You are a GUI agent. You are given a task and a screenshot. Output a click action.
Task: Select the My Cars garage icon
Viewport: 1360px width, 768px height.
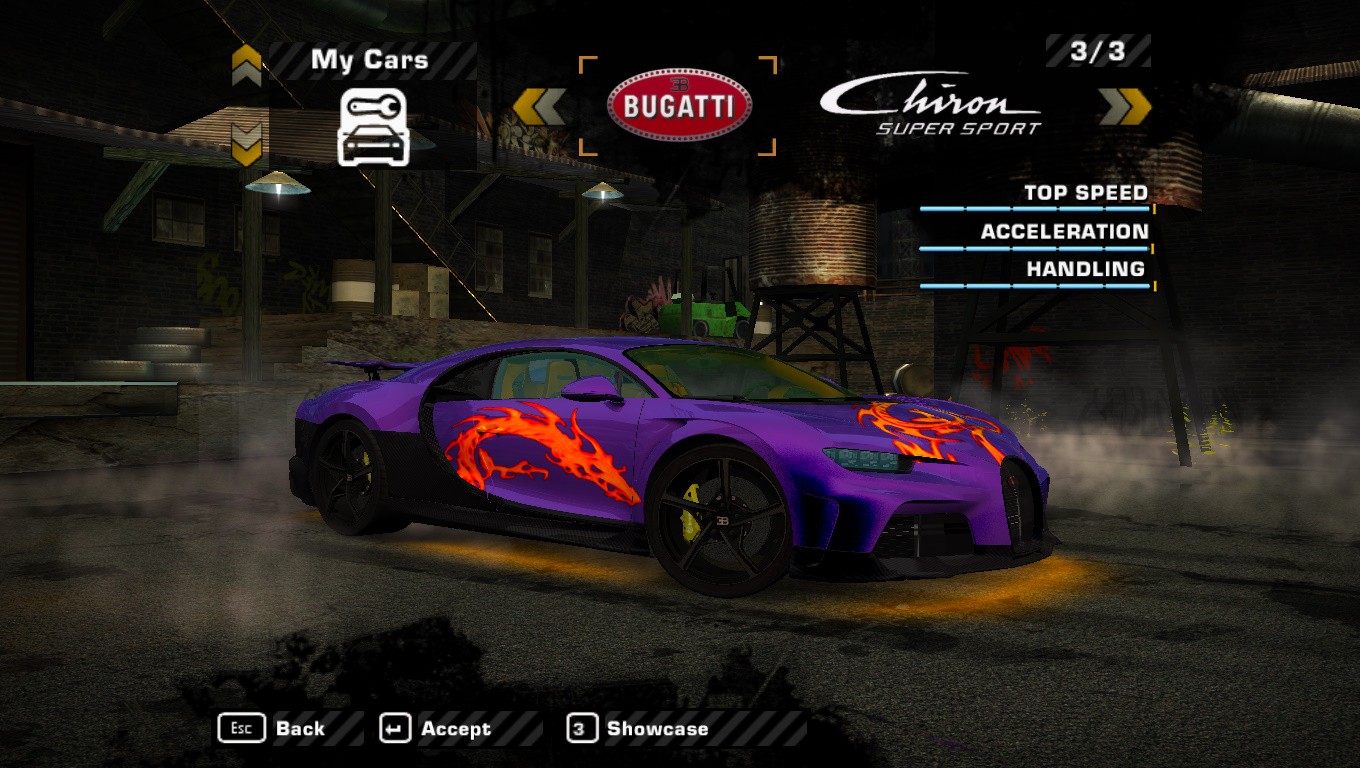[x=374, y=127]
